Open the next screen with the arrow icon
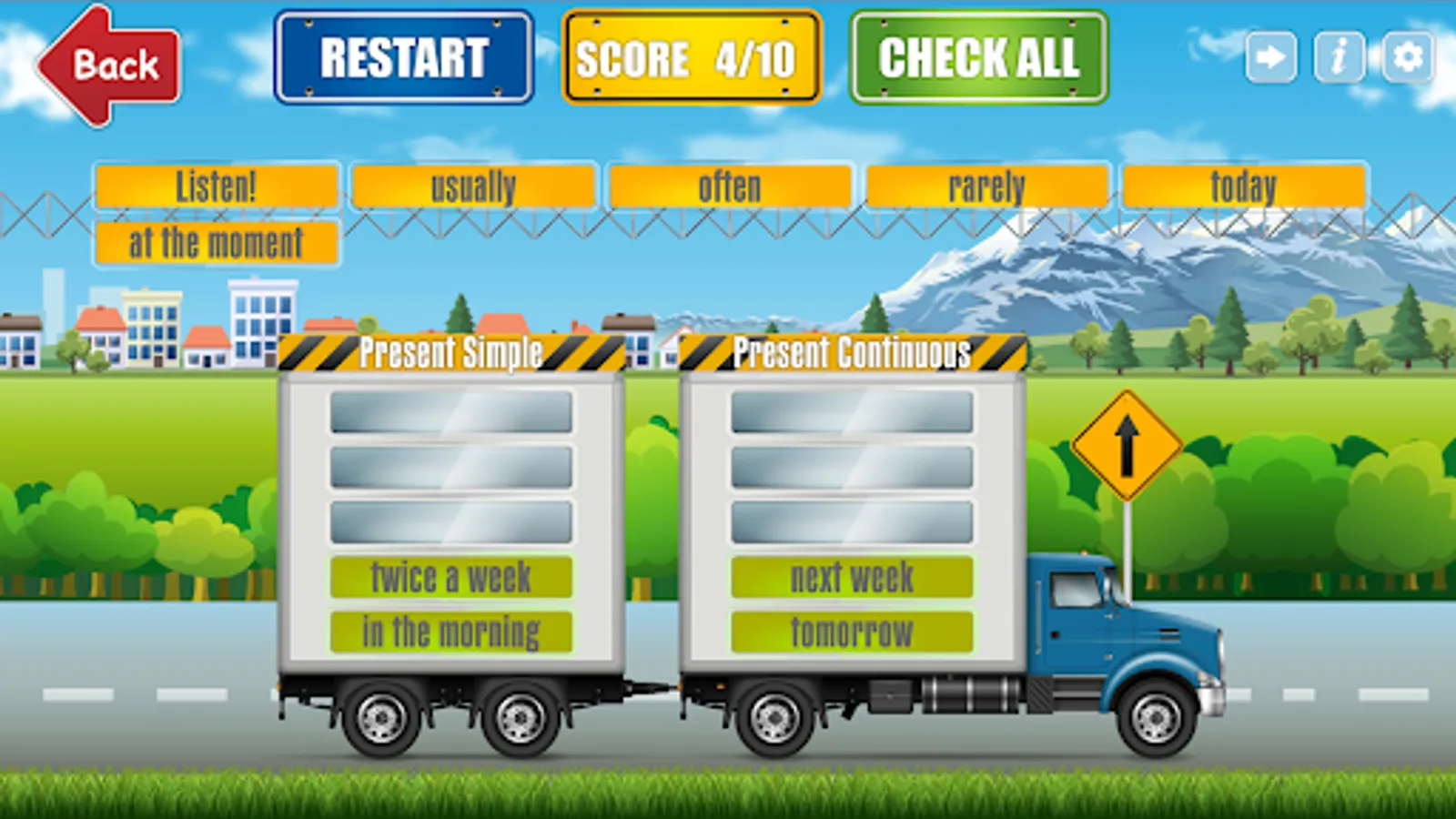This screenshot has height=819, width=1456. tap(1271, 57)
